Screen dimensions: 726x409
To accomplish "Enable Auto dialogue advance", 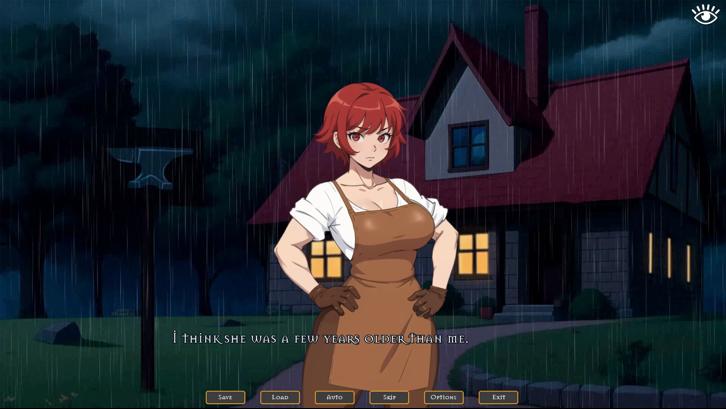I will 334,397.
